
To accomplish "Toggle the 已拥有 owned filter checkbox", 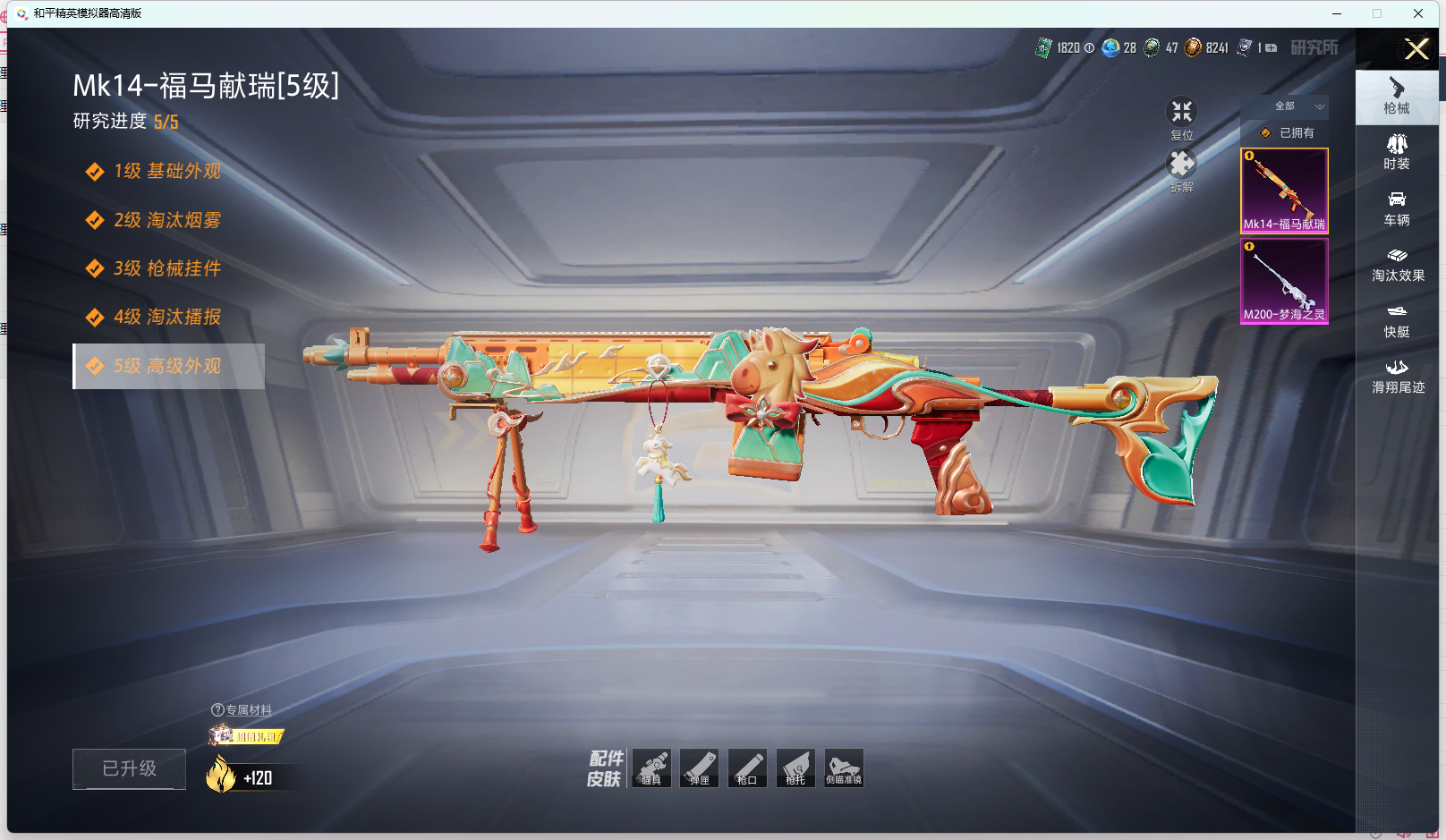I will [1266, 133].
